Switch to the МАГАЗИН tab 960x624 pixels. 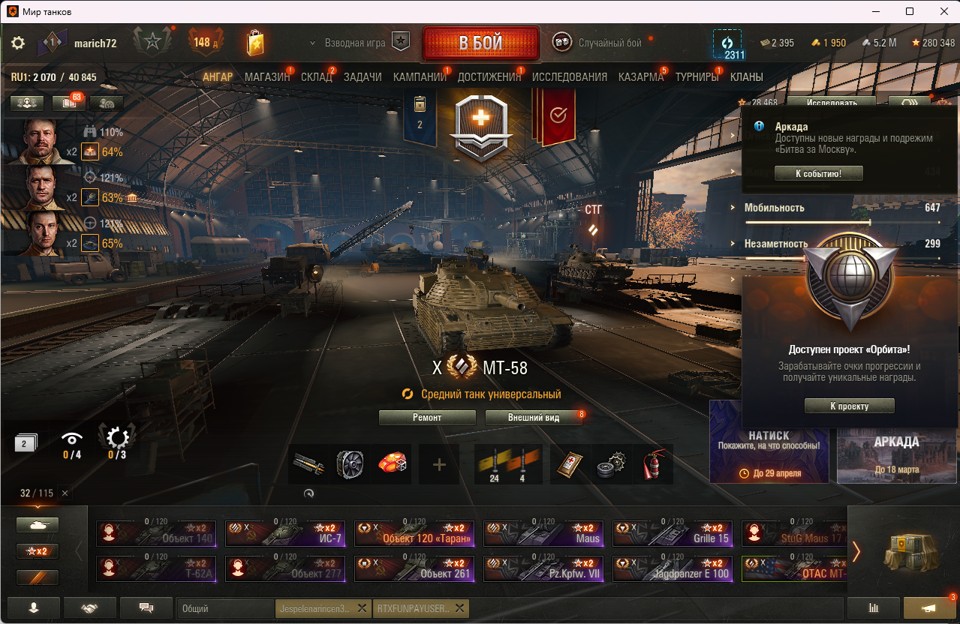click(x=267, y=77)
